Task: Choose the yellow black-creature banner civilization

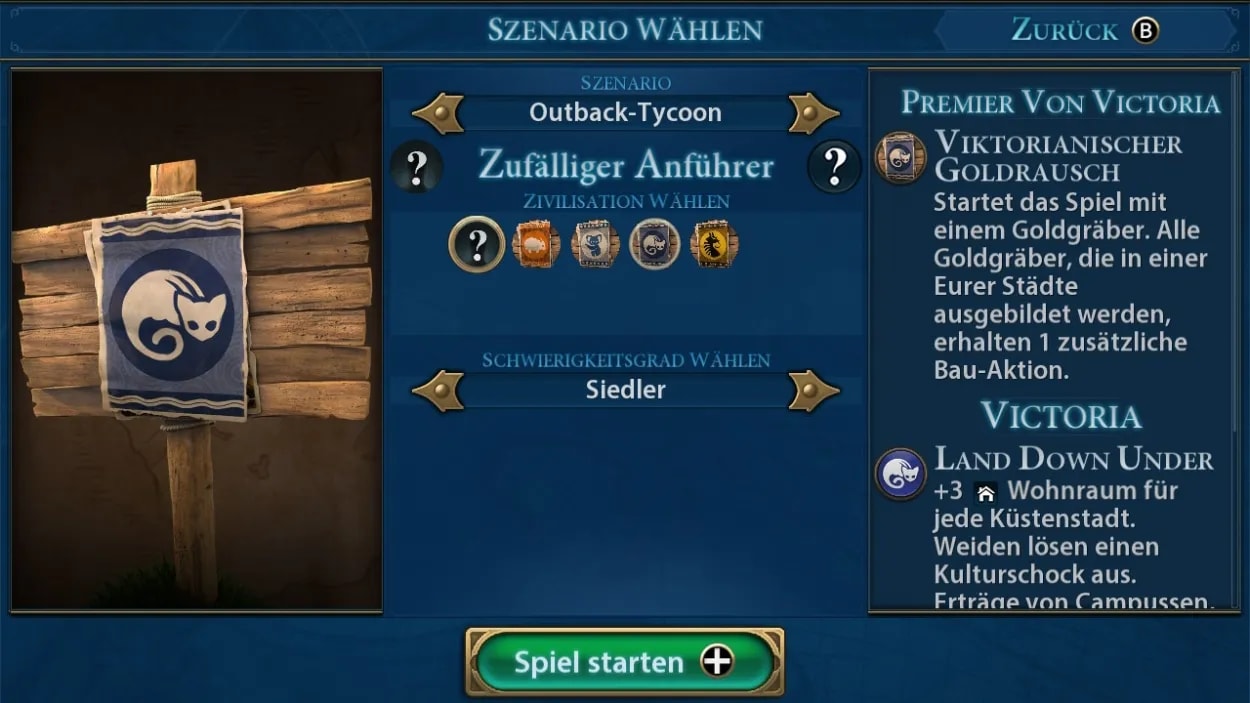Action: tap(714, 244)
